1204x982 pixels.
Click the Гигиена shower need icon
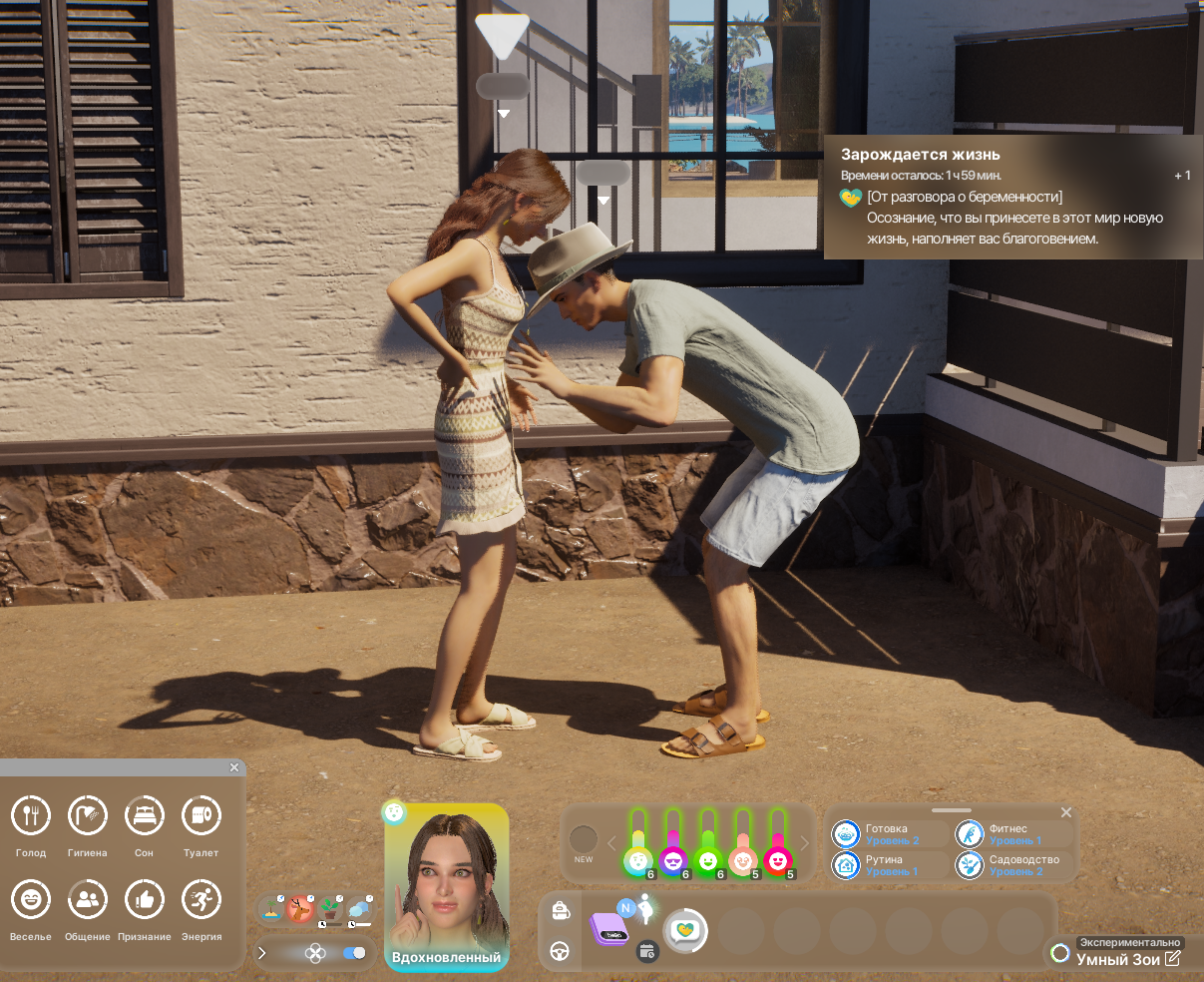tap(87, 816)
